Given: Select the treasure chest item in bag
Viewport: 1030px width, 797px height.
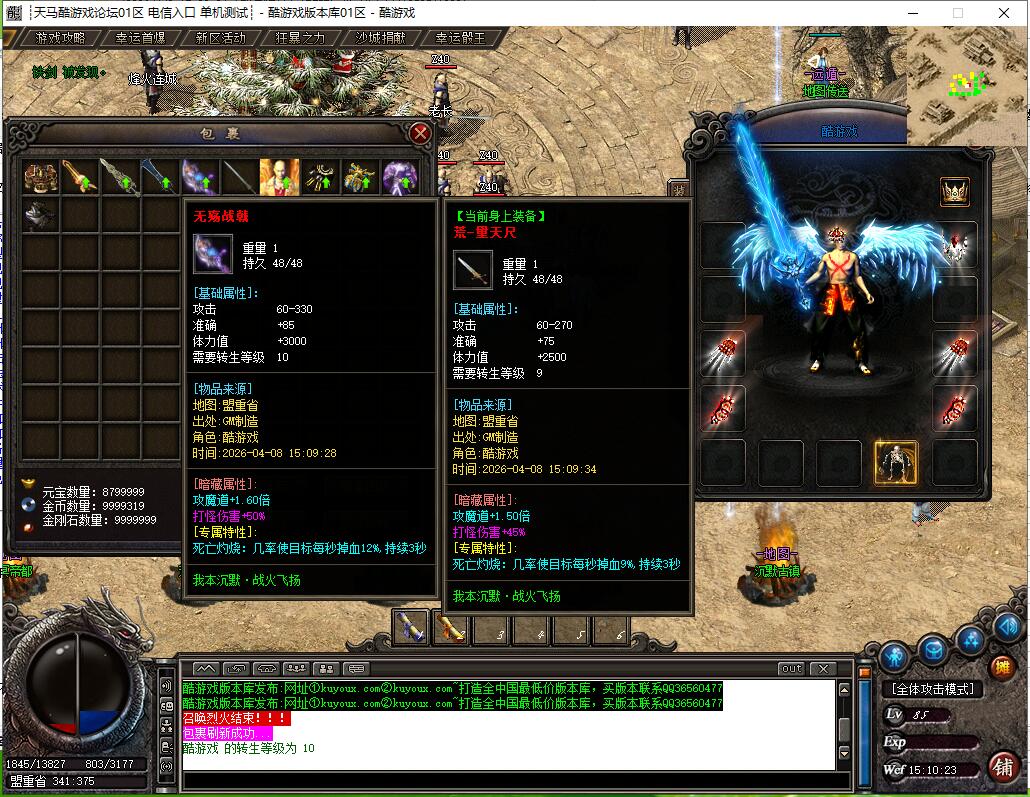Looking at the screenshot, I should point(40,177).
